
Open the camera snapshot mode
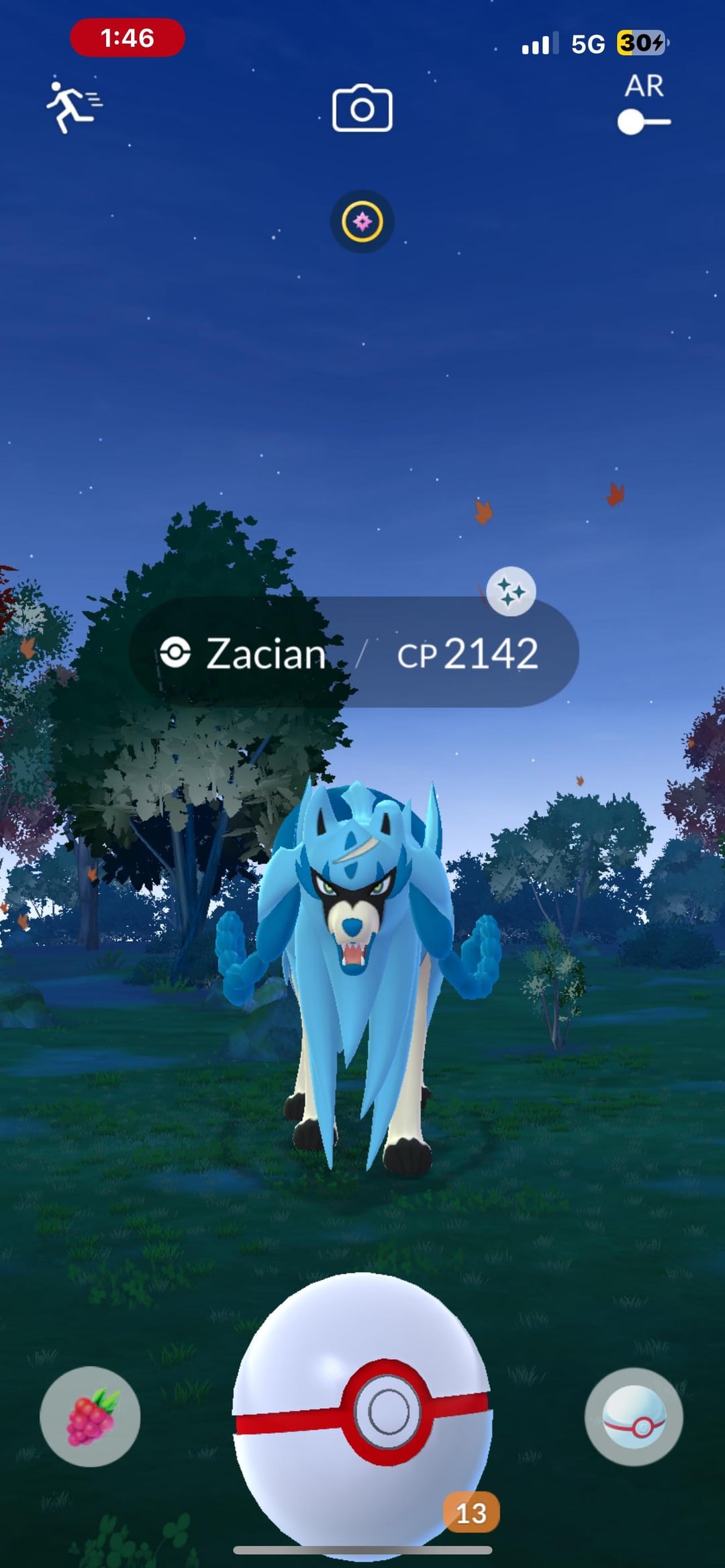(362, 108)
